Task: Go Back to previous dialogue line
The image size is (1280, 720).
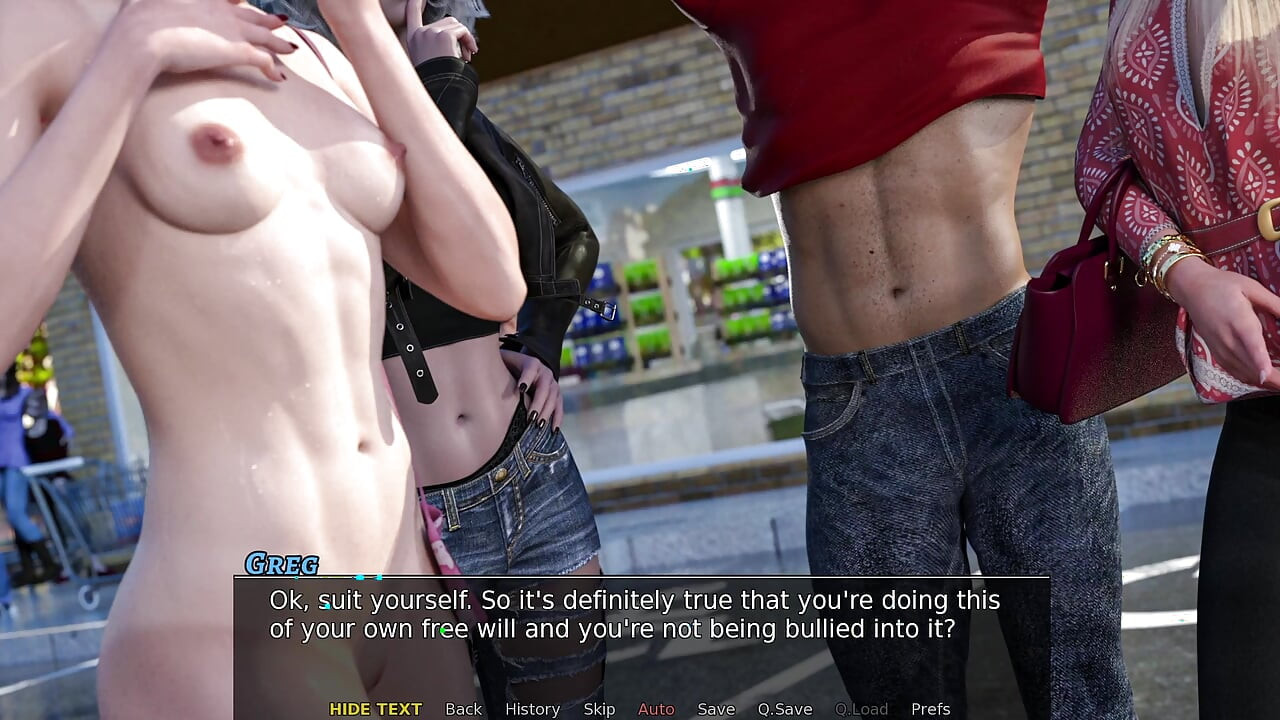Action: pos(463,709)
